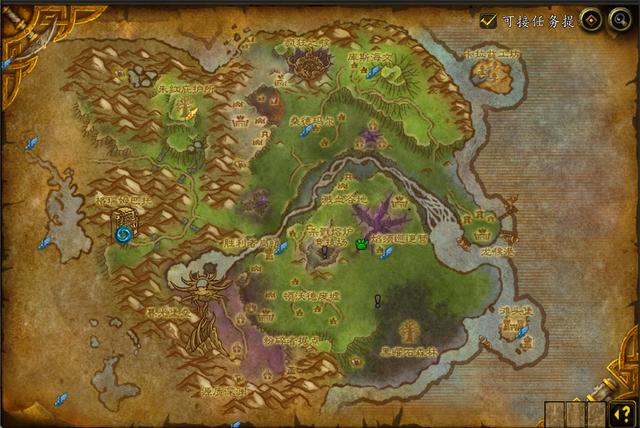The image size is (640, 428).
Task: Select the blue swirl portal marker
Action: 125,234
